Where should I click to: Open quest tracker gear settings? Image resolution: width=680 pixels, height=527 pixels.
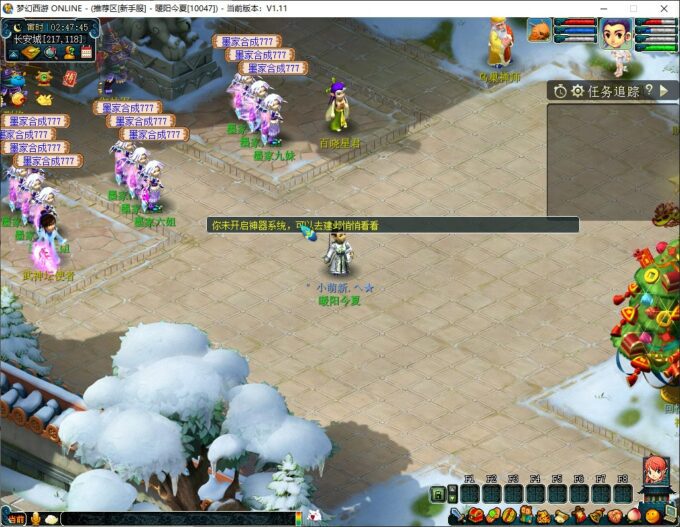point(577,91)
